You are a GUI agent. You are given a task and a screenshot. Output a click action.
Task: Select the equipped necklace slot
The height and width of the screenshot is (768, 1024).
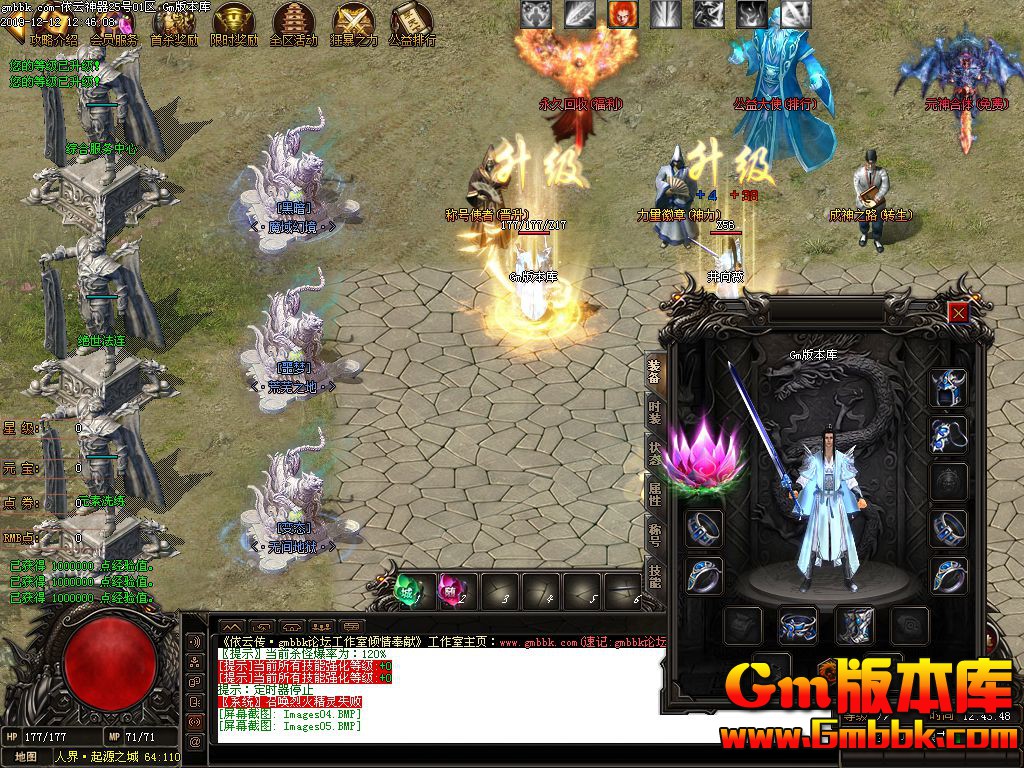948,435
